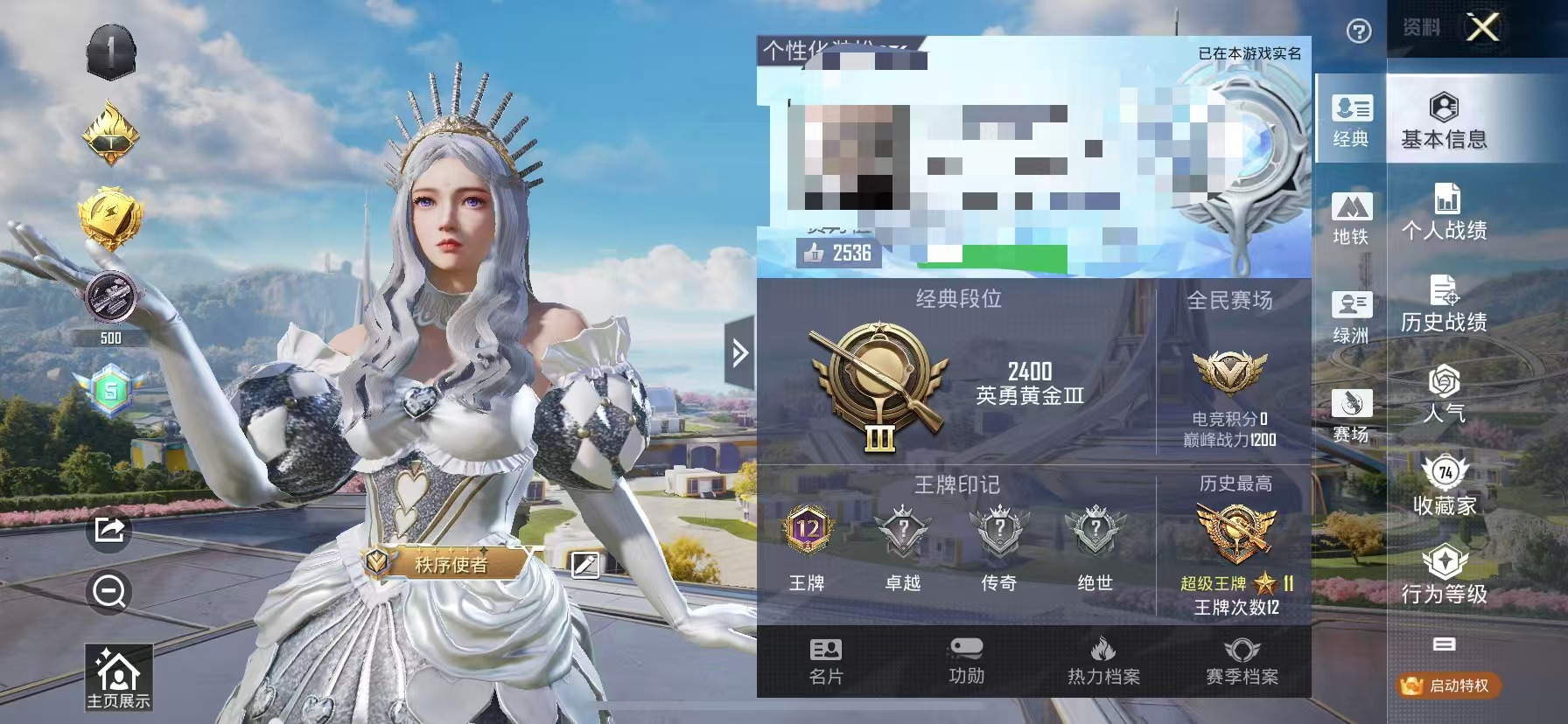The height and width of the screenshot is (724, 1568).
Task: Click the share icon on the left
Action: (x=107, y=529)
